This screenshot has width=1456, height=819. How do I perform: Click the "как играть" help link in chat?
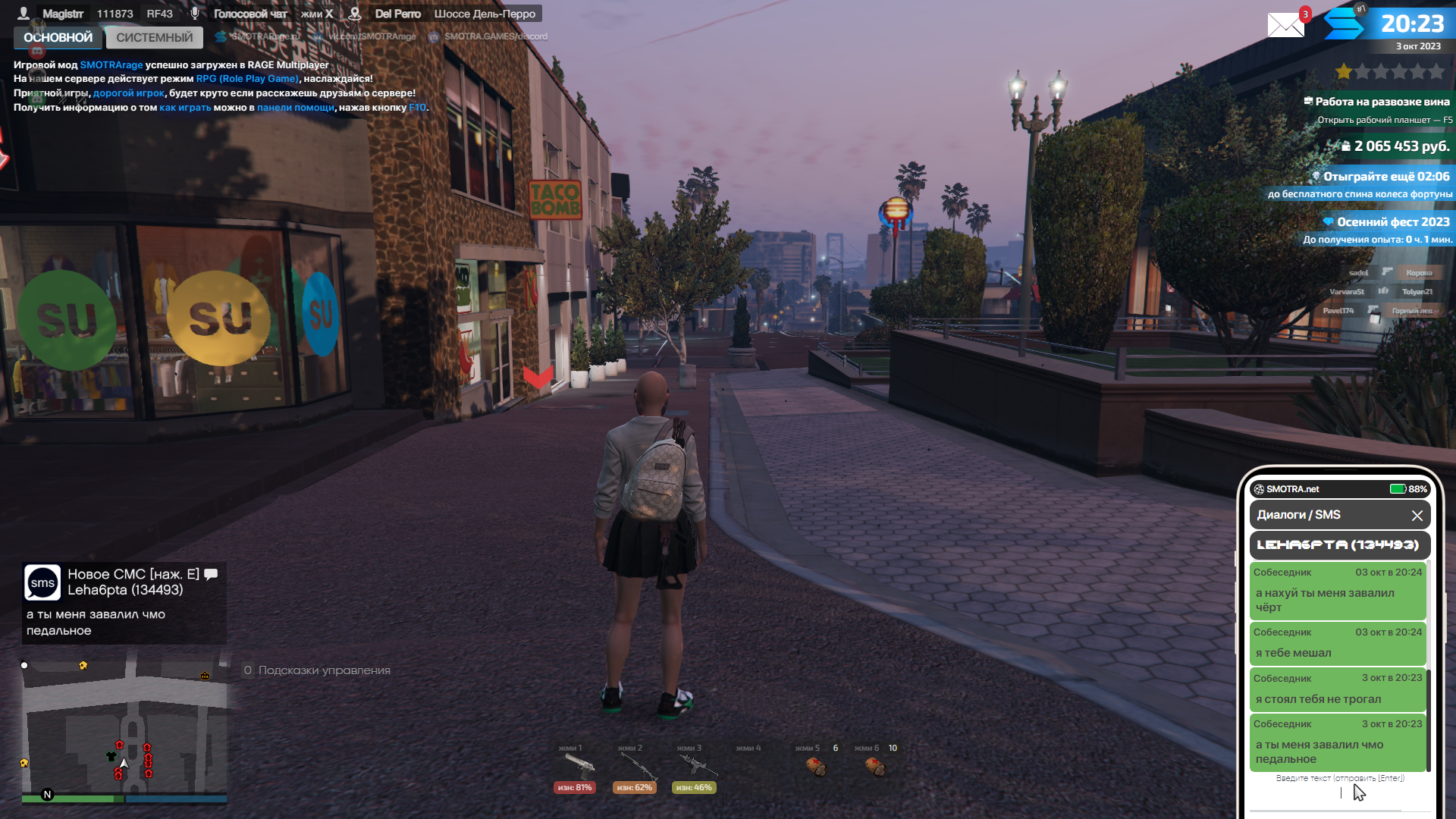point(185,108)
